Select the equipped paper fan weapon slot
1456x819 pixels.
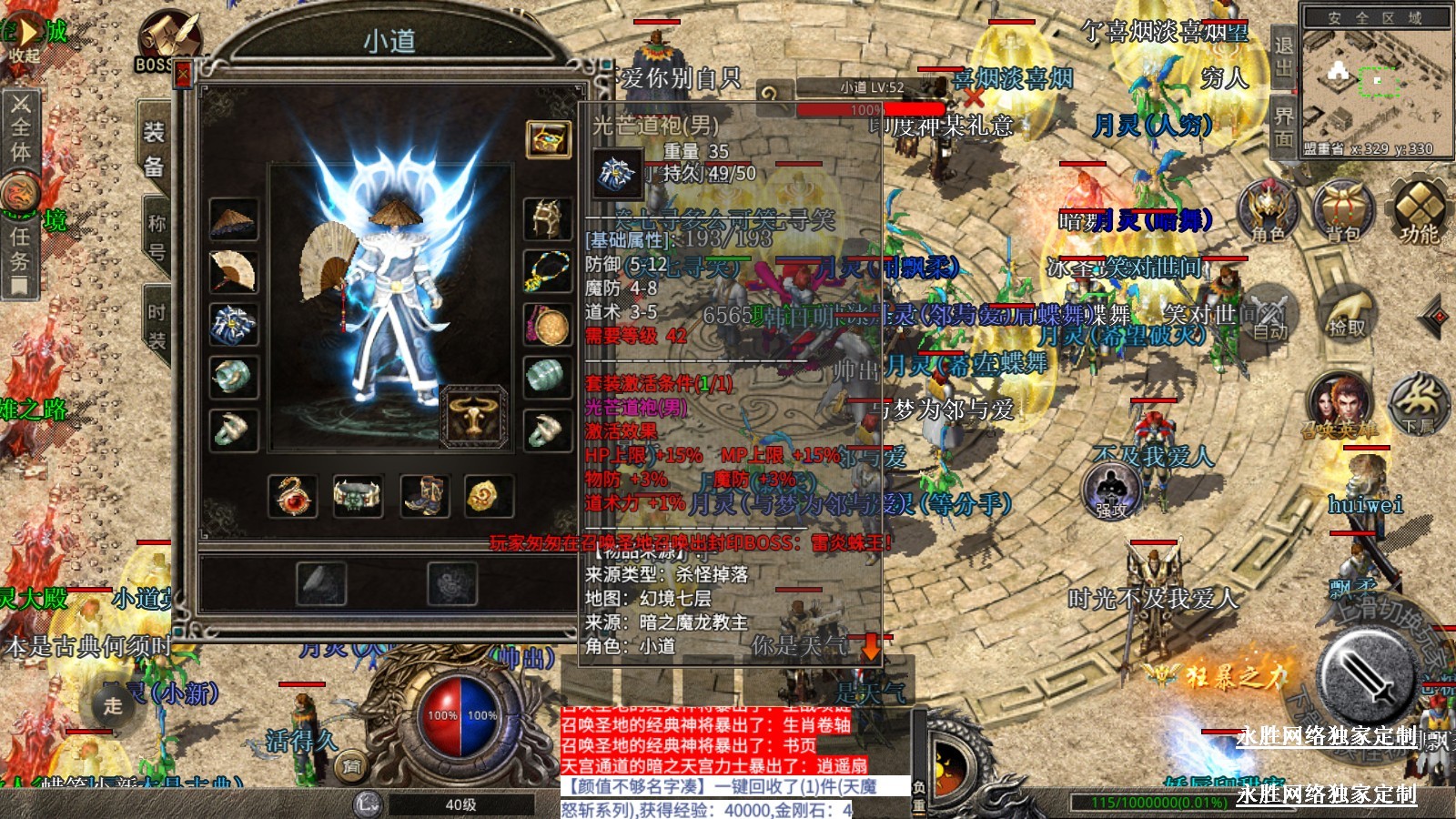(x=233, y=271)
